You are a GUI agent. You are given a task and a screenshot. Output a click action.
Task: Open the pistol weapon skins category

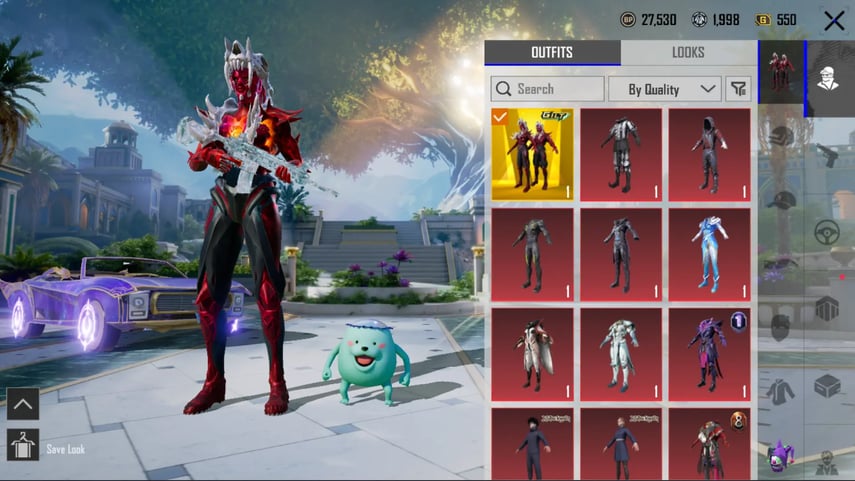point(827,153)
